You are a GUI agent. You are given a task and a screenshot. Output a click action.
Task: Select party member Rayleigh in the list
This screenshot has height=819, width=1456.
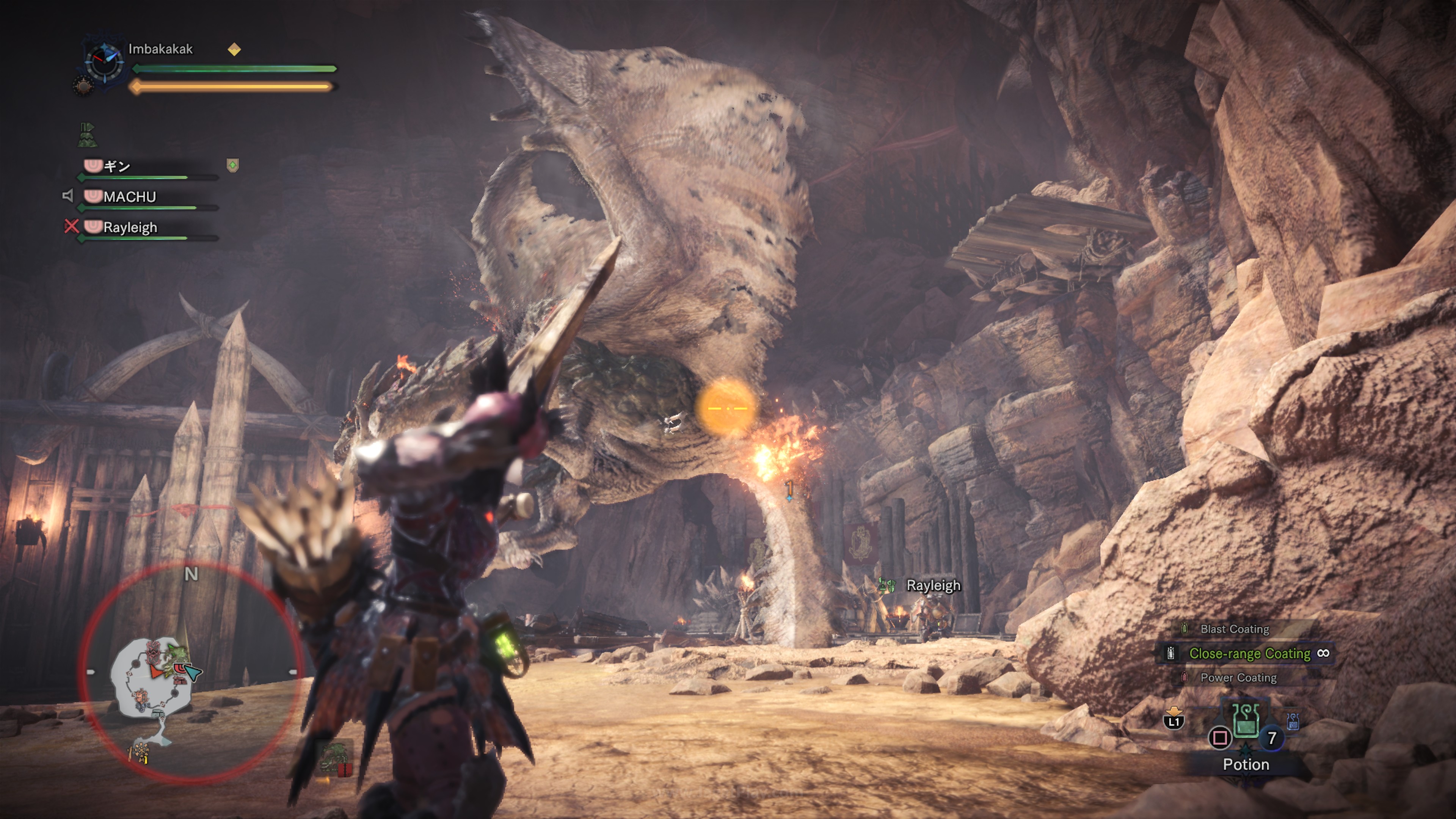click(x=130, y=227)
